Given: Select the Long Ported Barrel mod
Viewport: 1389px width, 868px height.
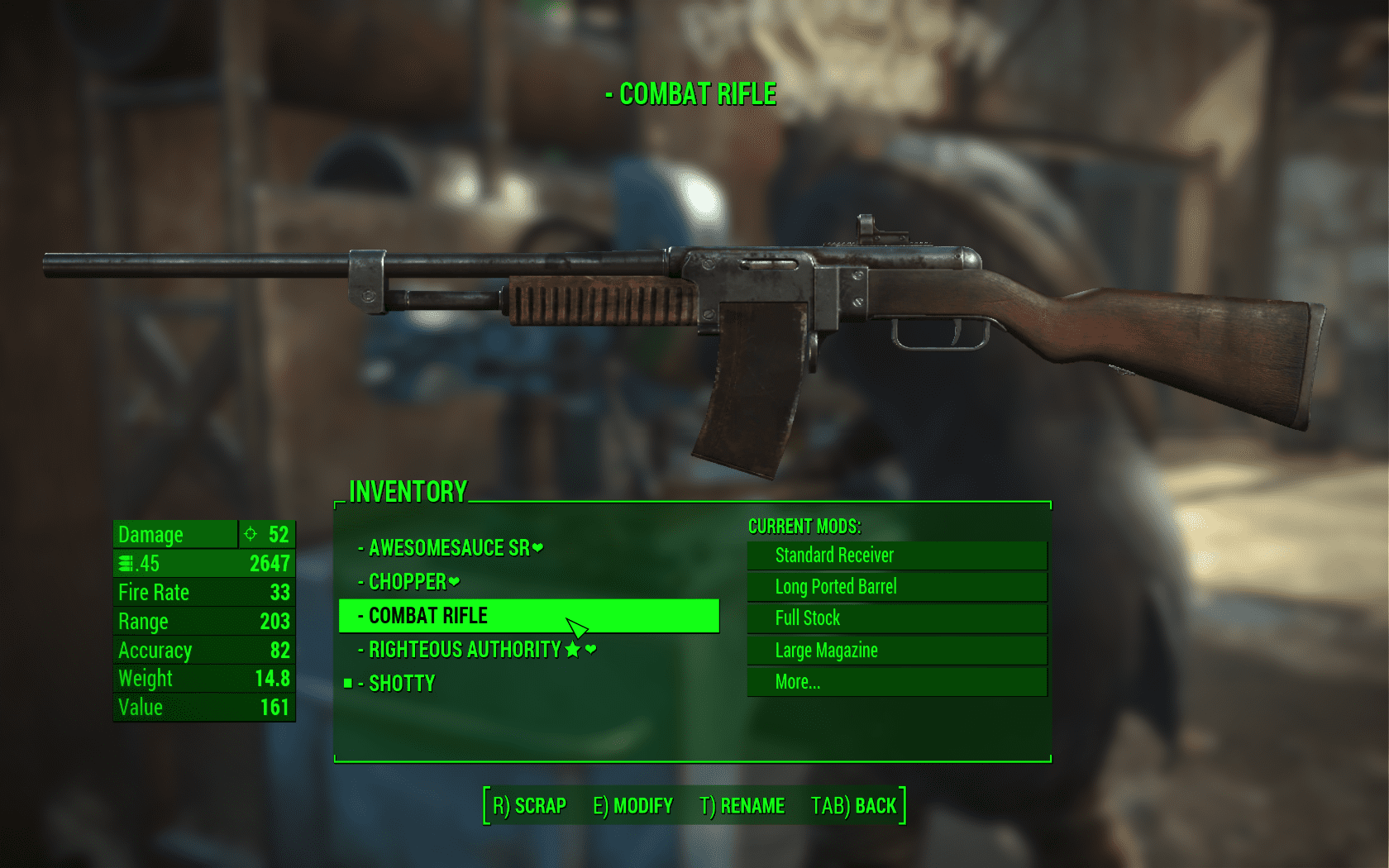Looking at the screenshot, I should click(896, 587).
